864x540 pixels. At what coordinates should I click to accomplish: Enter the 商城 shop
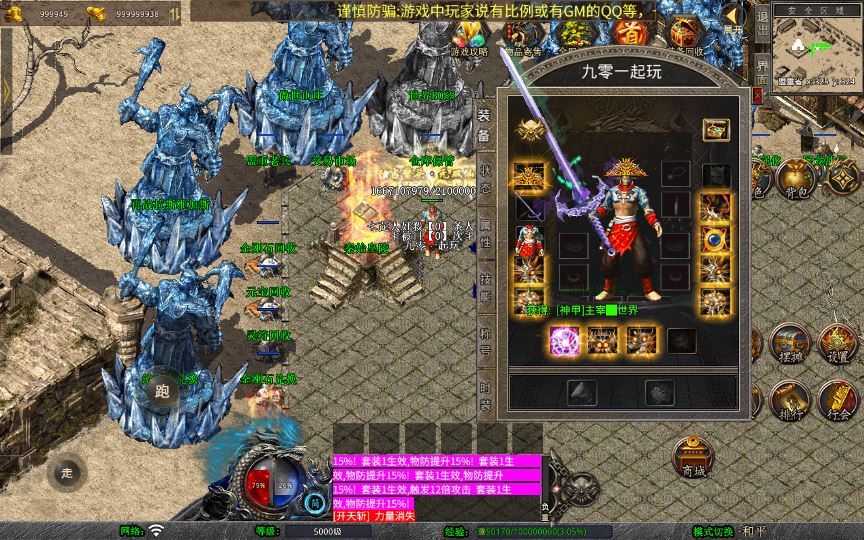point(692,457)
